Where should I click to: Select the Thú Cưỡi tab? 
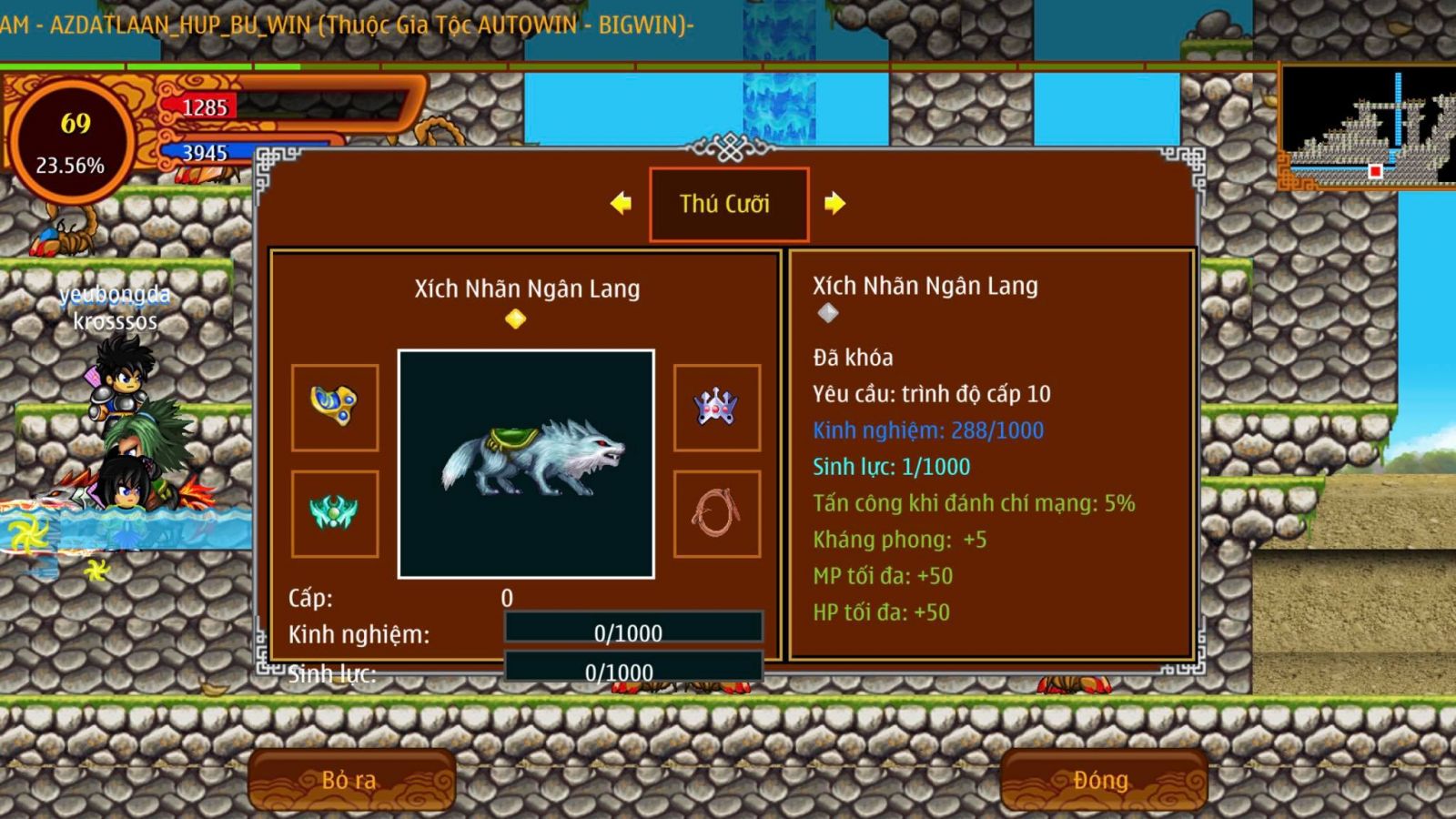pyautogui.click(x=728, y=204)
